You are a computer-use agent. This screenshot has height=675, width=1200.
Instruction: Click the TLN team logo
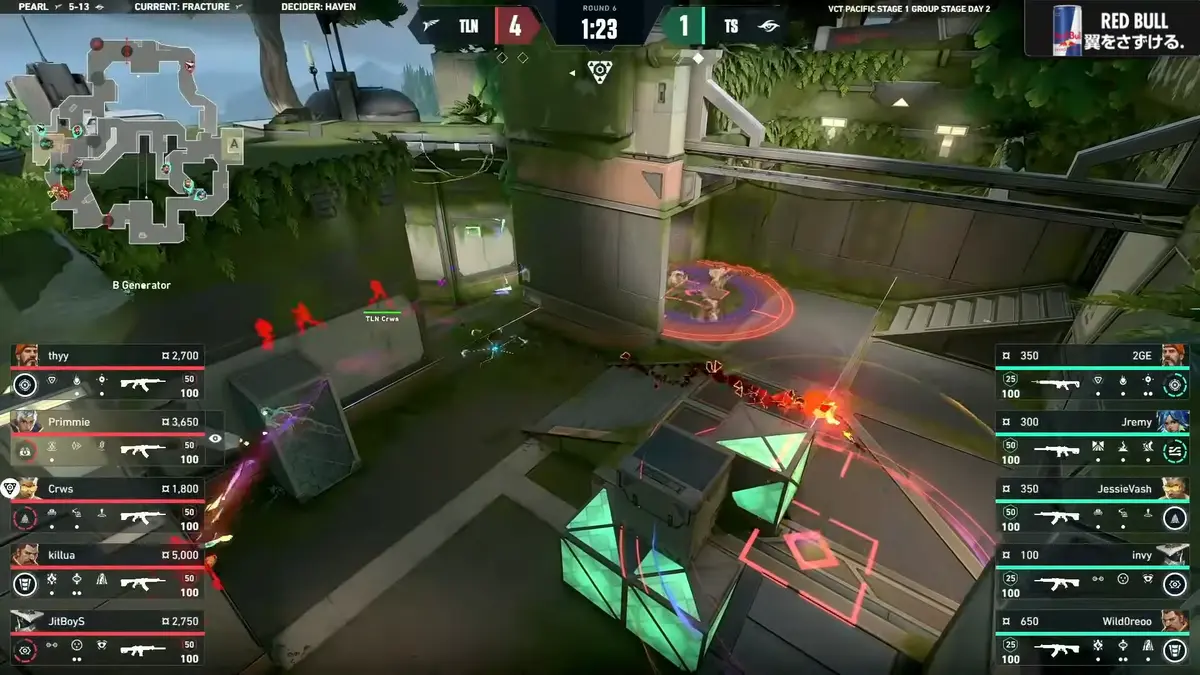tap(431, 27)
